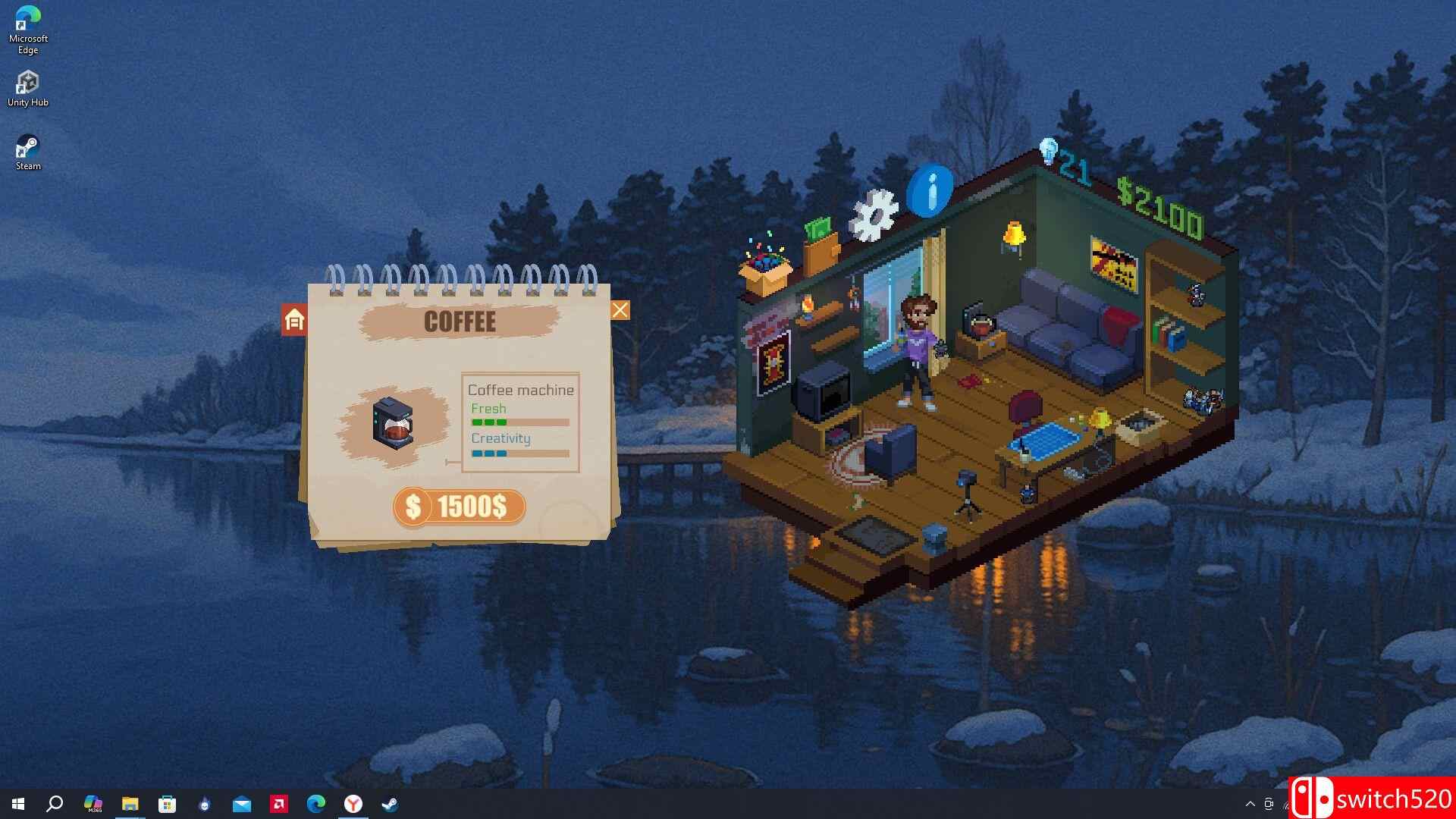Open the Windows Start menu
This screenshot has width=1456, height=819.
click(18, 804)
